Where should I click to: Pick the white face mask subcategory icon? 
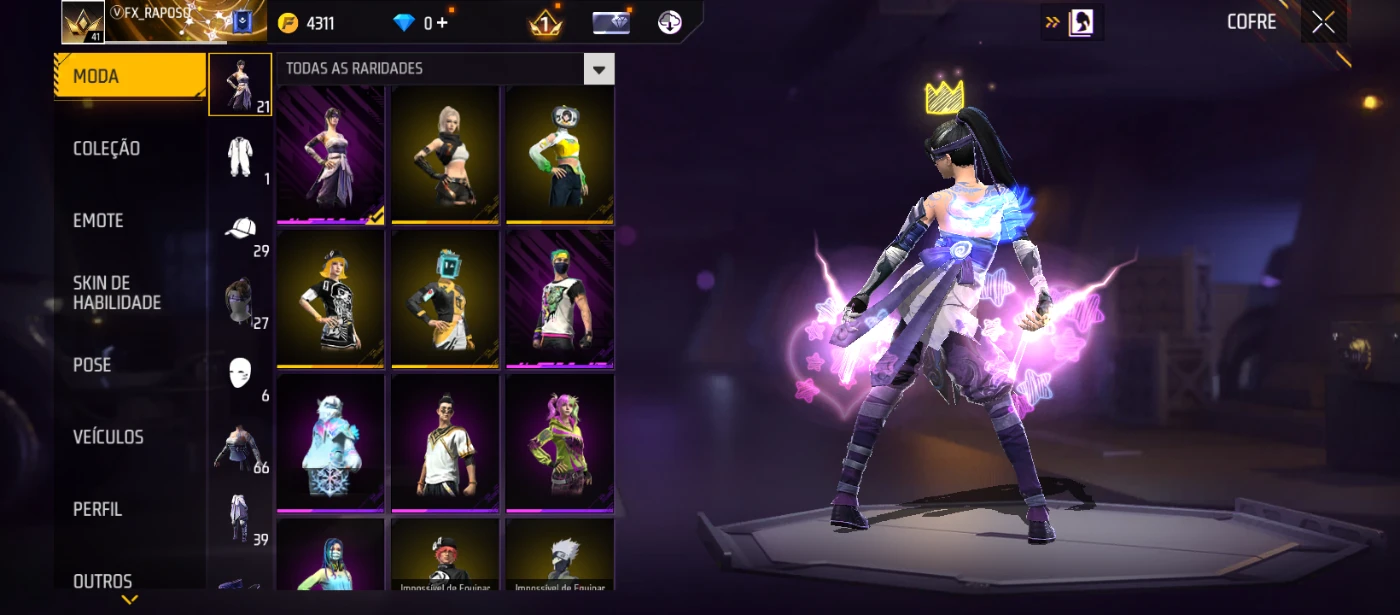pos(240,373)
